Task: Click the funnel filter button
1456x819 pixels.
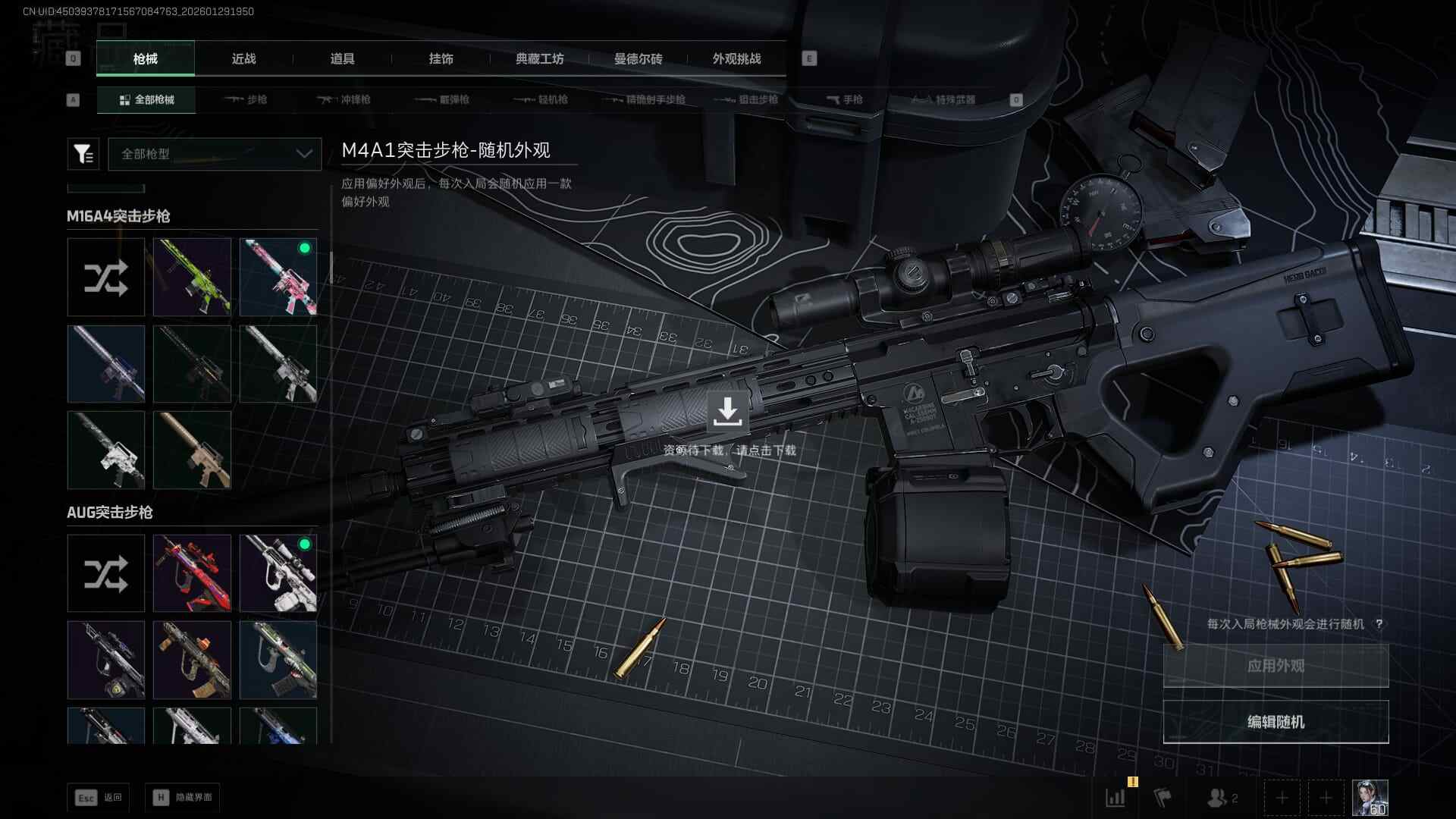Action: click(83, 154)
